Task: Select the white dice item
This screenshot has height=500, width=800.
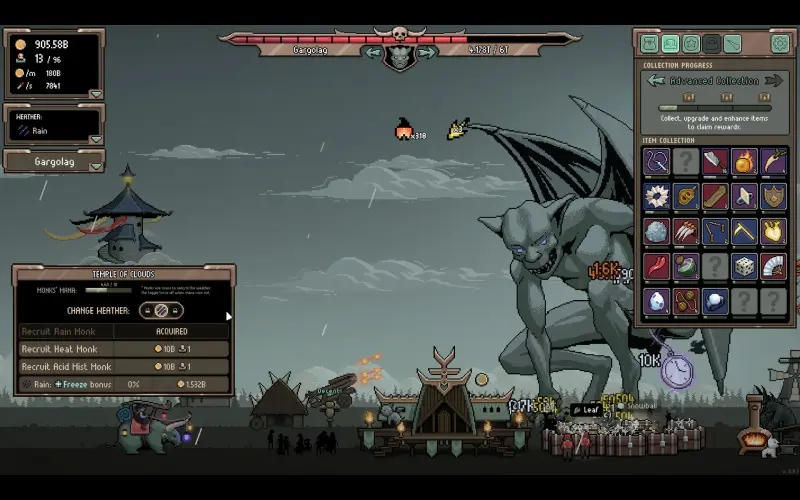Action: 744,266
